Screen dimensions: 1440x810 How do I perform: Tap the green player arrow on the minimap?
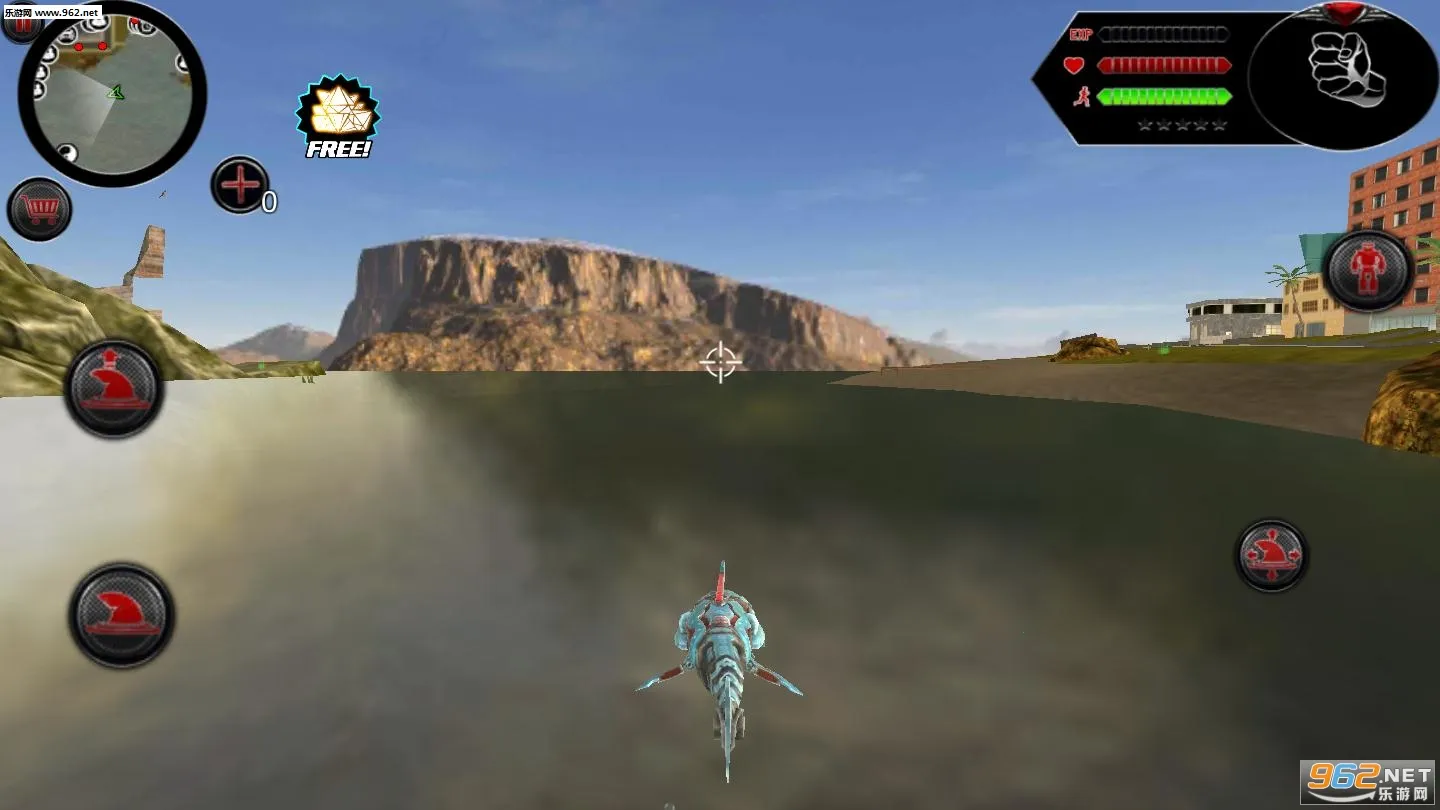pyautogui.click(x=117, y=92)
